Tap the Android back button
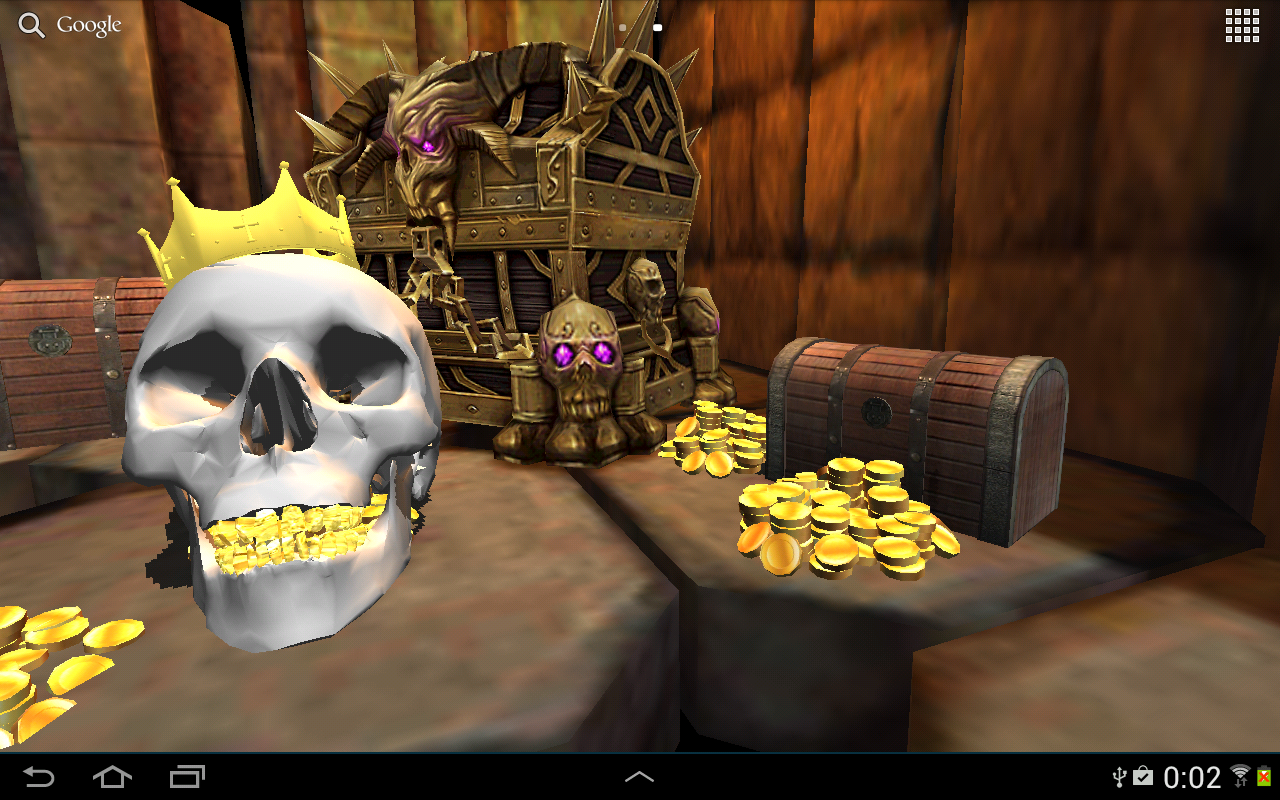The width and height of the screenshot is (1280, 800). coord(39,776)
